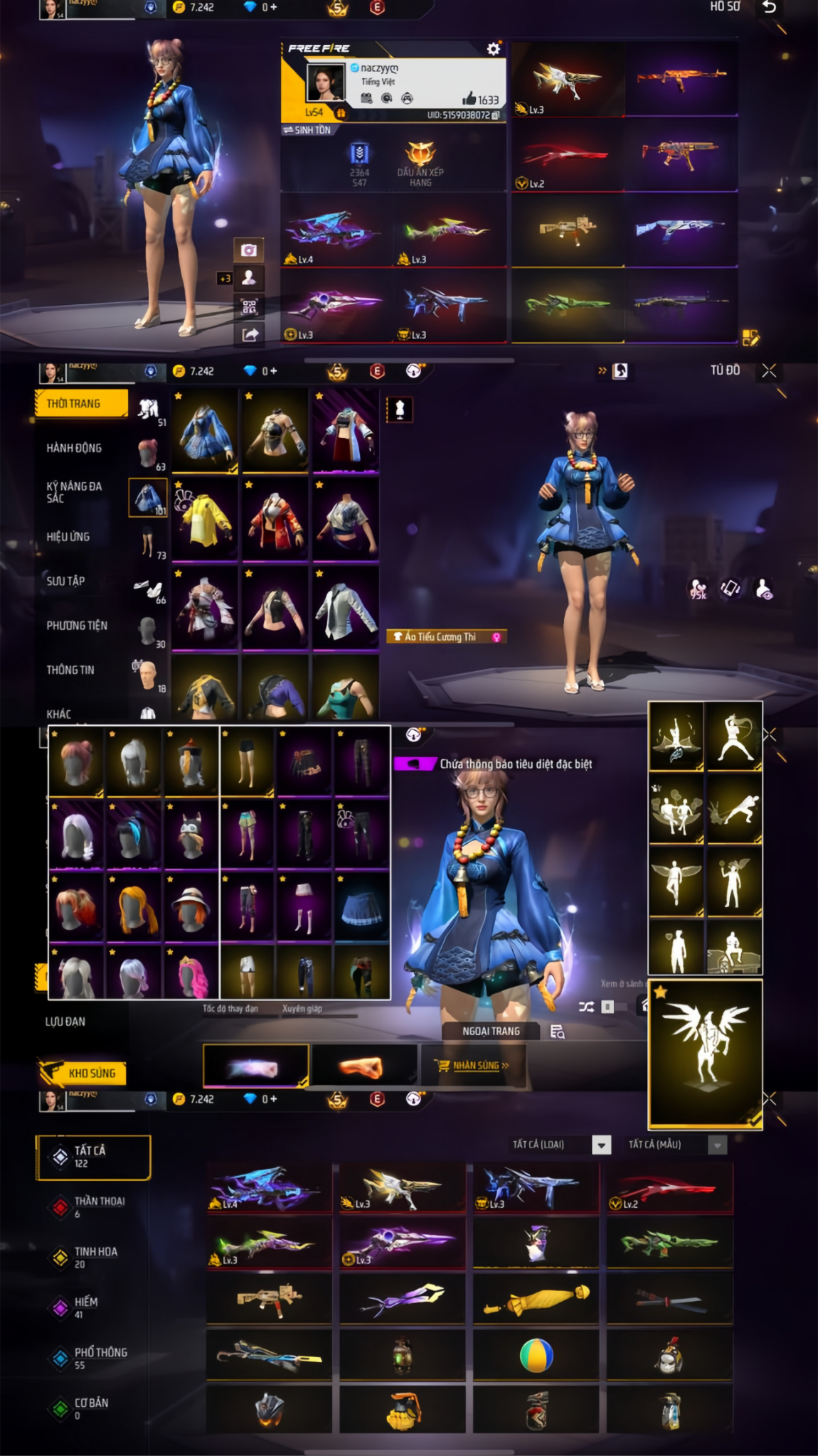
Task: Pick the colorful beach ball item
Action: click(536, 1356)
